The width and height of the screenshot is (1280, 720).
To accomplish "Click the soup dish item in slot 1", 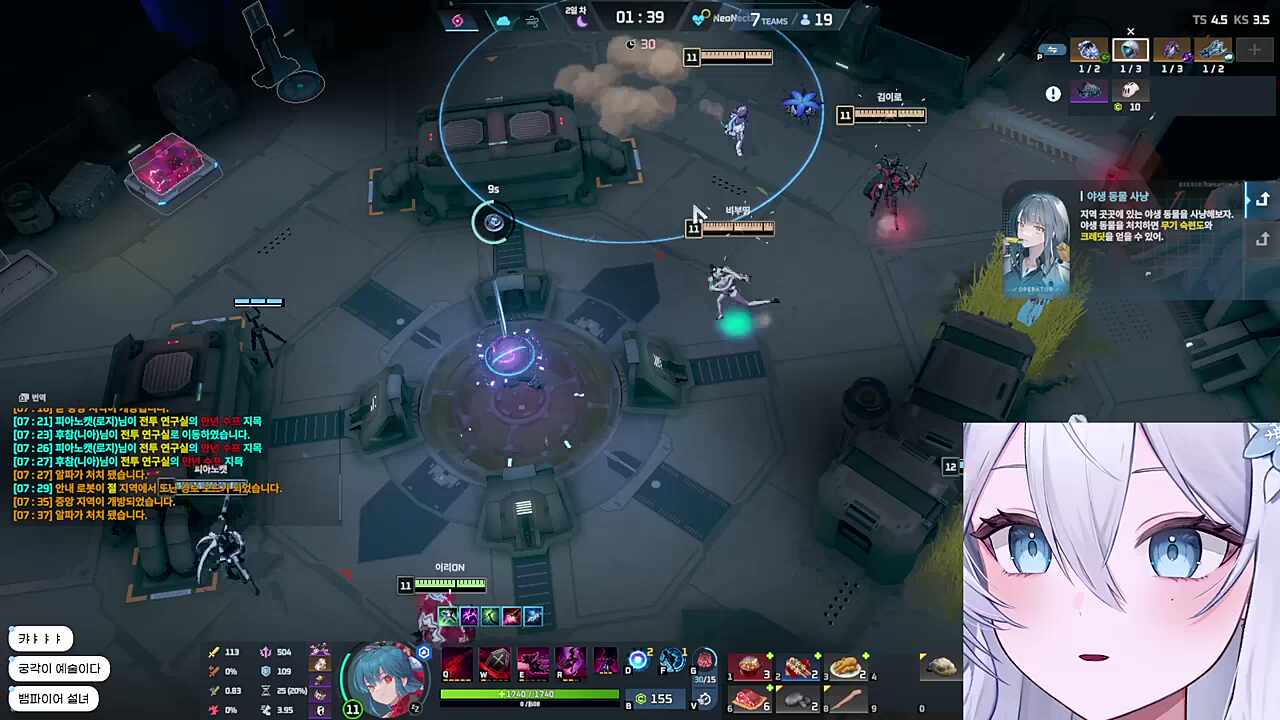I will coord(750,666).
